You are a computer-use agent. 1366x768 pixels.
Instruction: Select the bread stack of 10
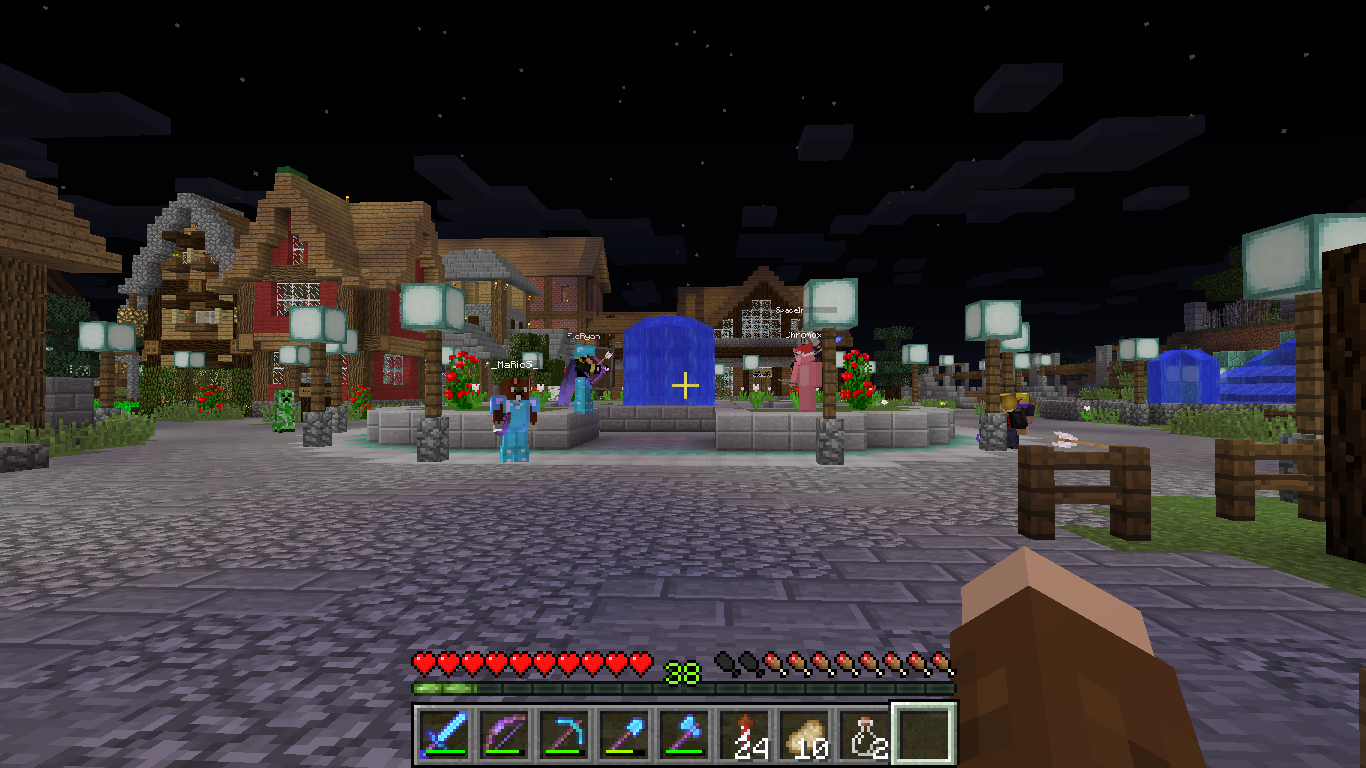804,735
